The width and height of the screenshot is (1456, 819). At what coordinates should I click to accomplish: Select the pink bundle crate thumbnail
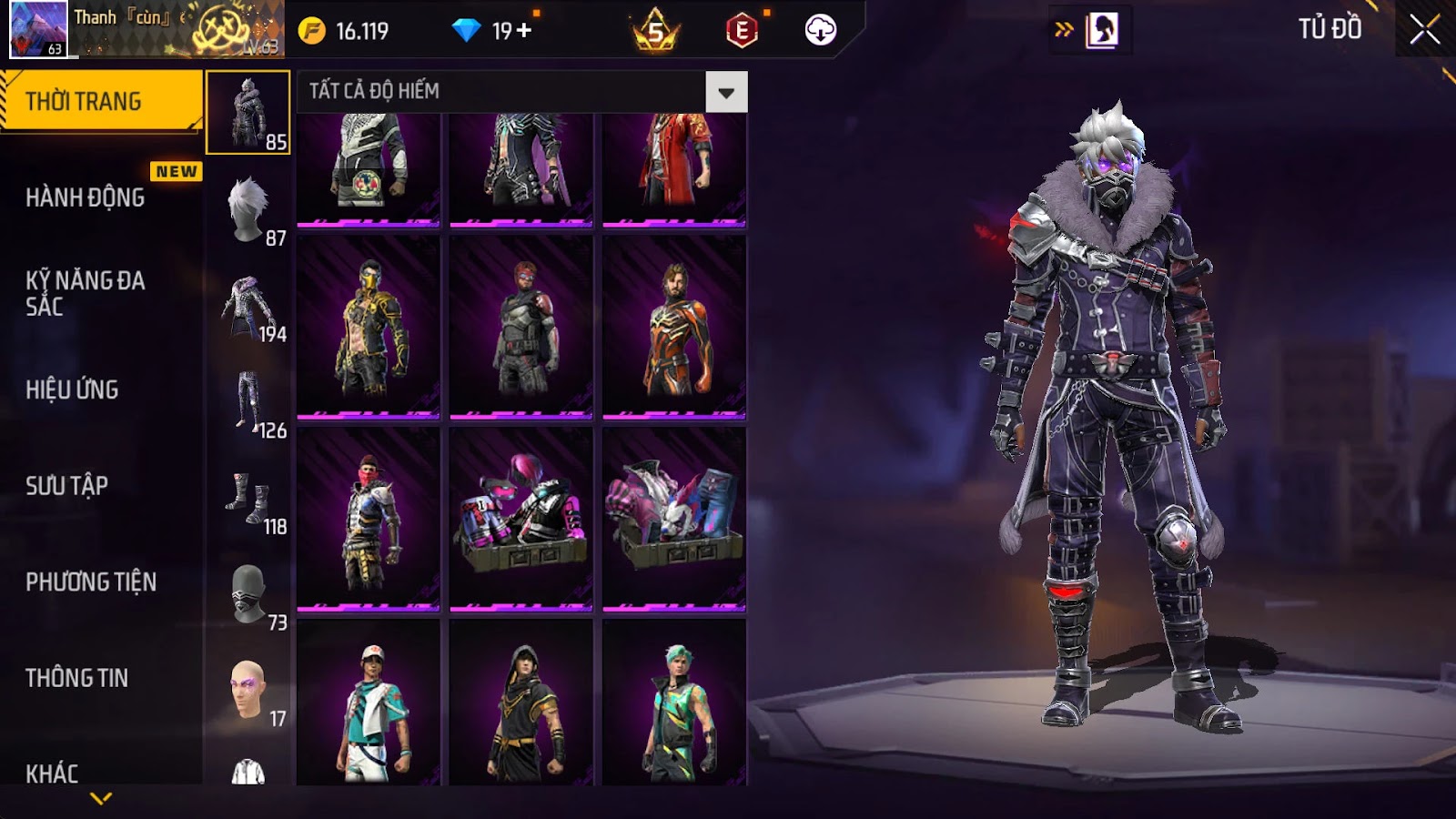(x=521, y=519)
